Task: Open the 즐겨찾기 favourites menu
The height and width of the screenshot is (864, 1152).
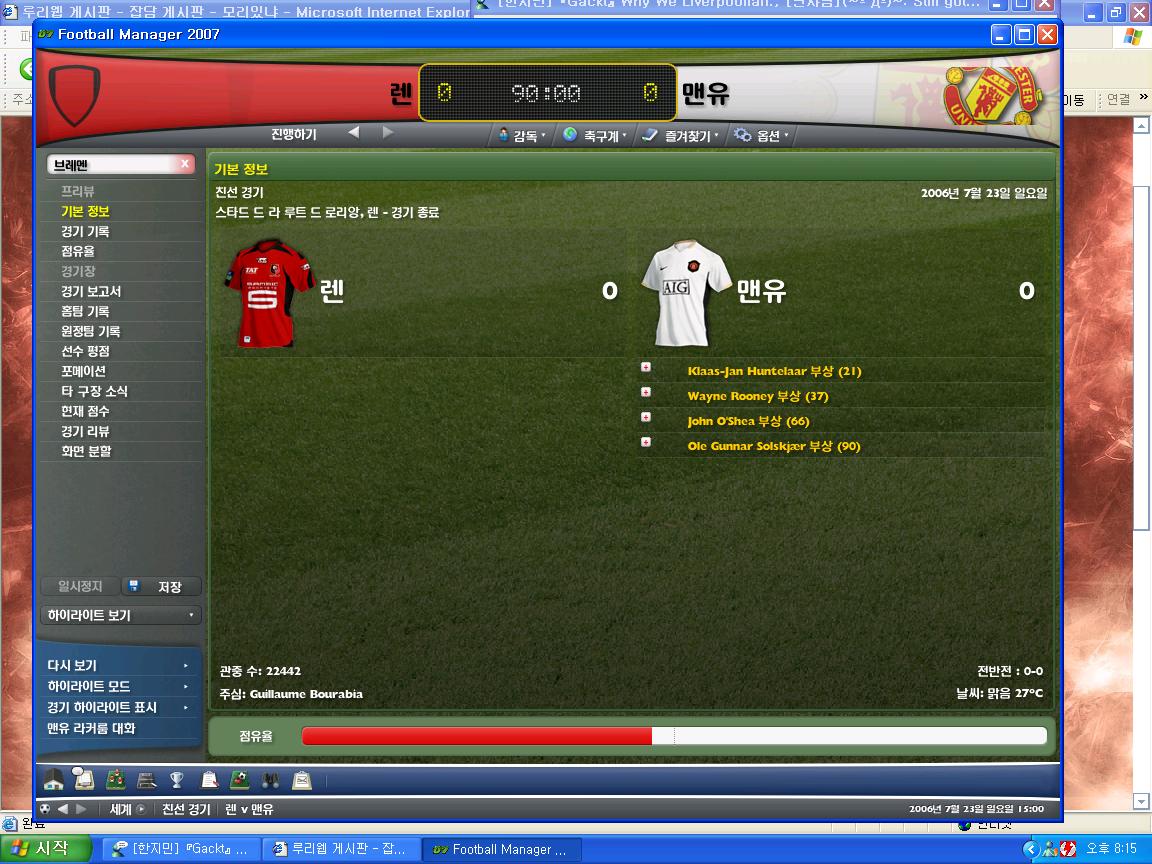Action: click(x=682, y=135)
